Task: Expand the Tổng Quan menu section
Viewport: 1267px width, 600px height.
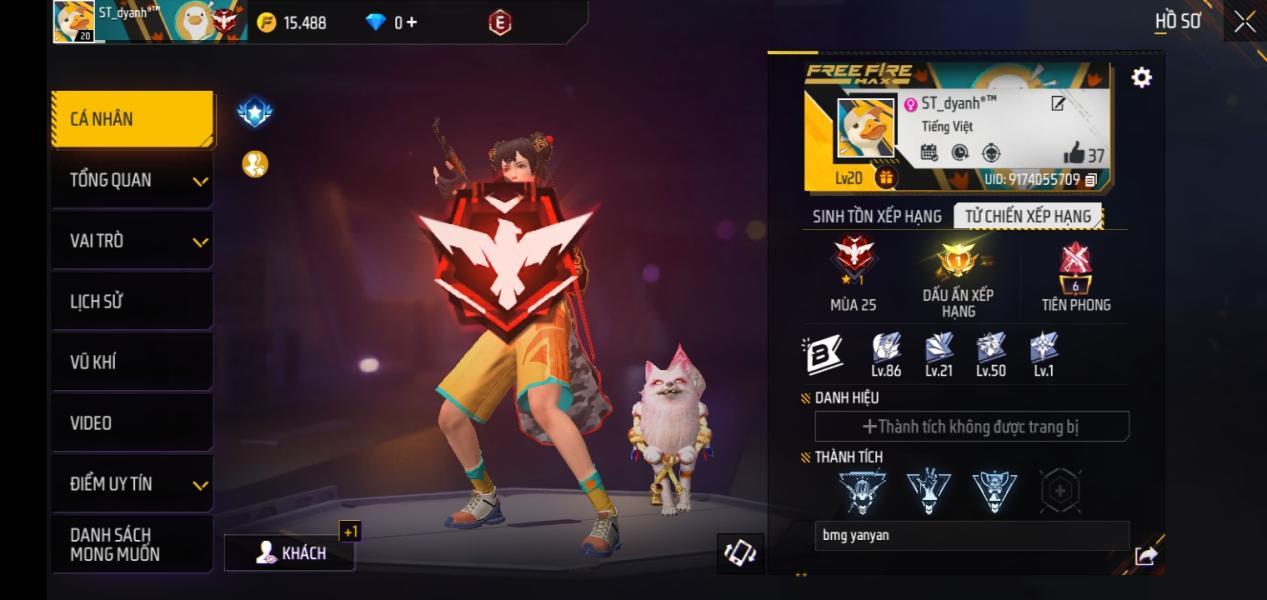Action: click(132, 181)
